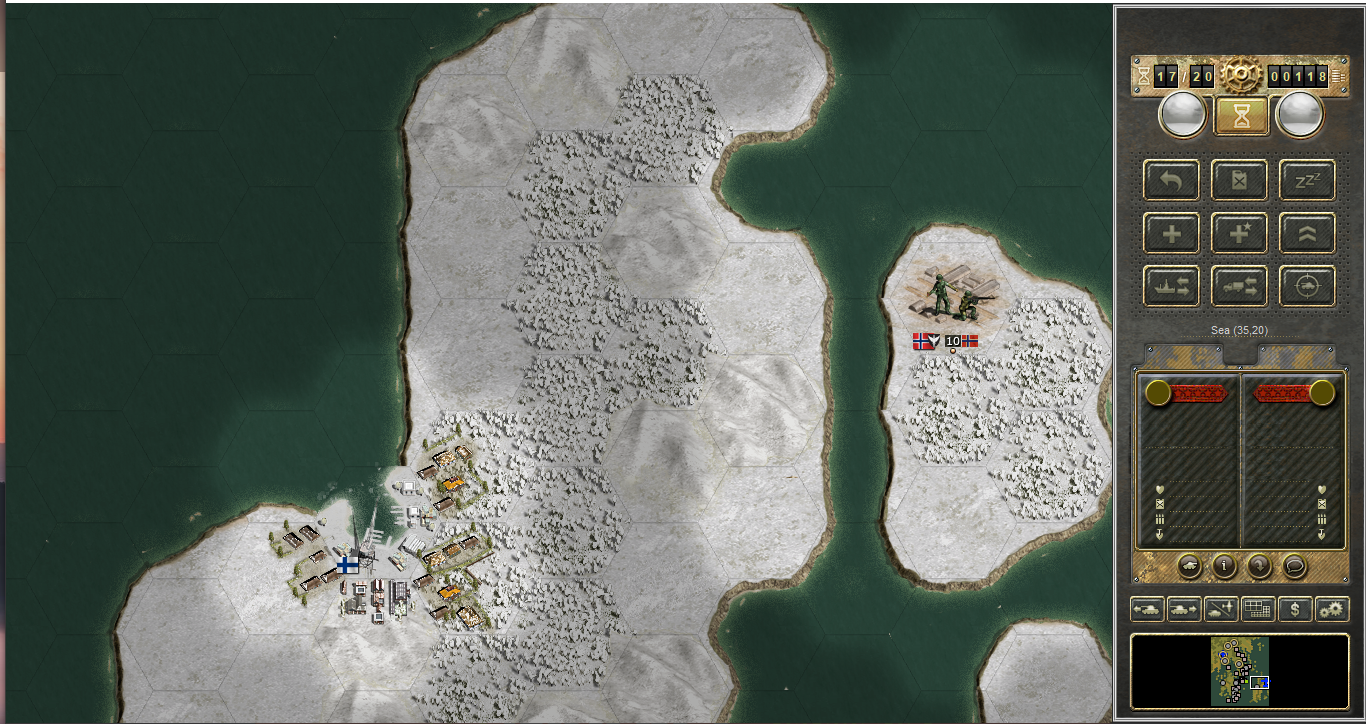This screenshot has height=724, width=1366.
Task: Upgrade the unit with the chevrons button
Action: click(x=1307, y=234)
